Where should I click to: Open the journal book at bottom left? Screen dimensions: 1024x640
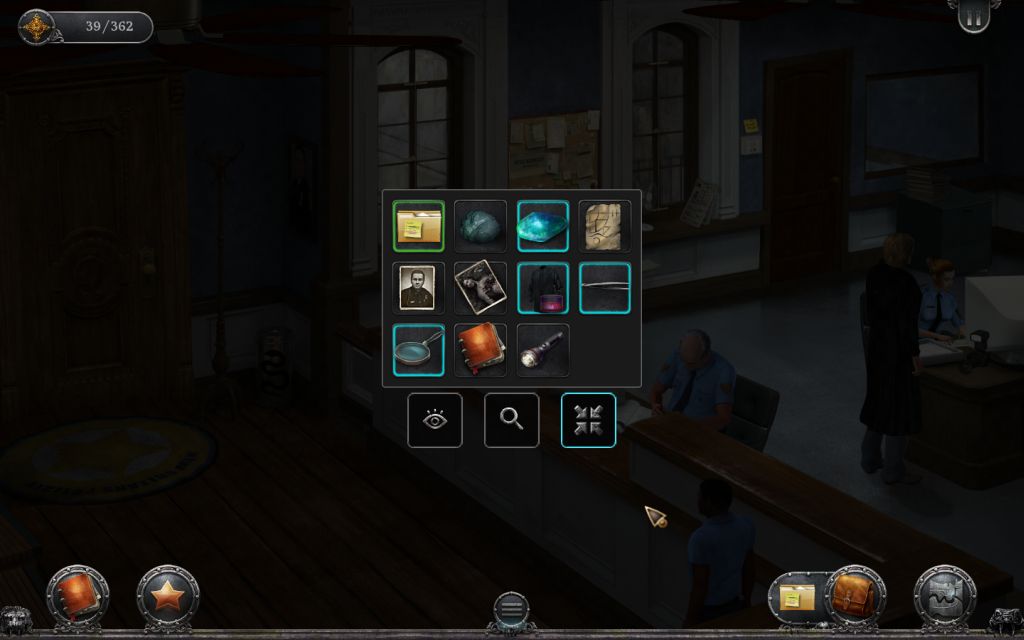[76, 595]
